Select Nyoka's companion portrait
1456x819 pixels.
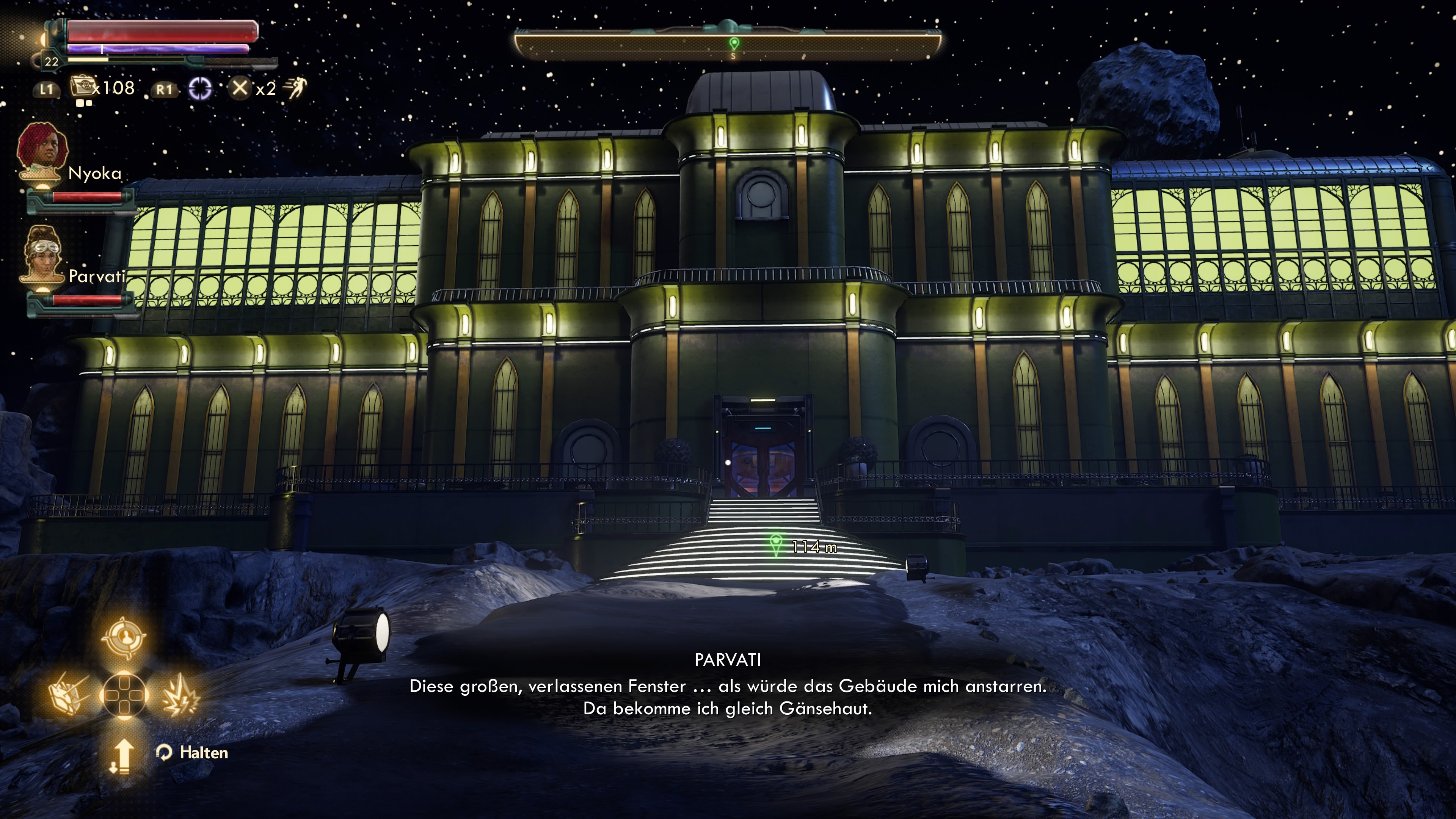pyautogui.click(x=42, y=152)
